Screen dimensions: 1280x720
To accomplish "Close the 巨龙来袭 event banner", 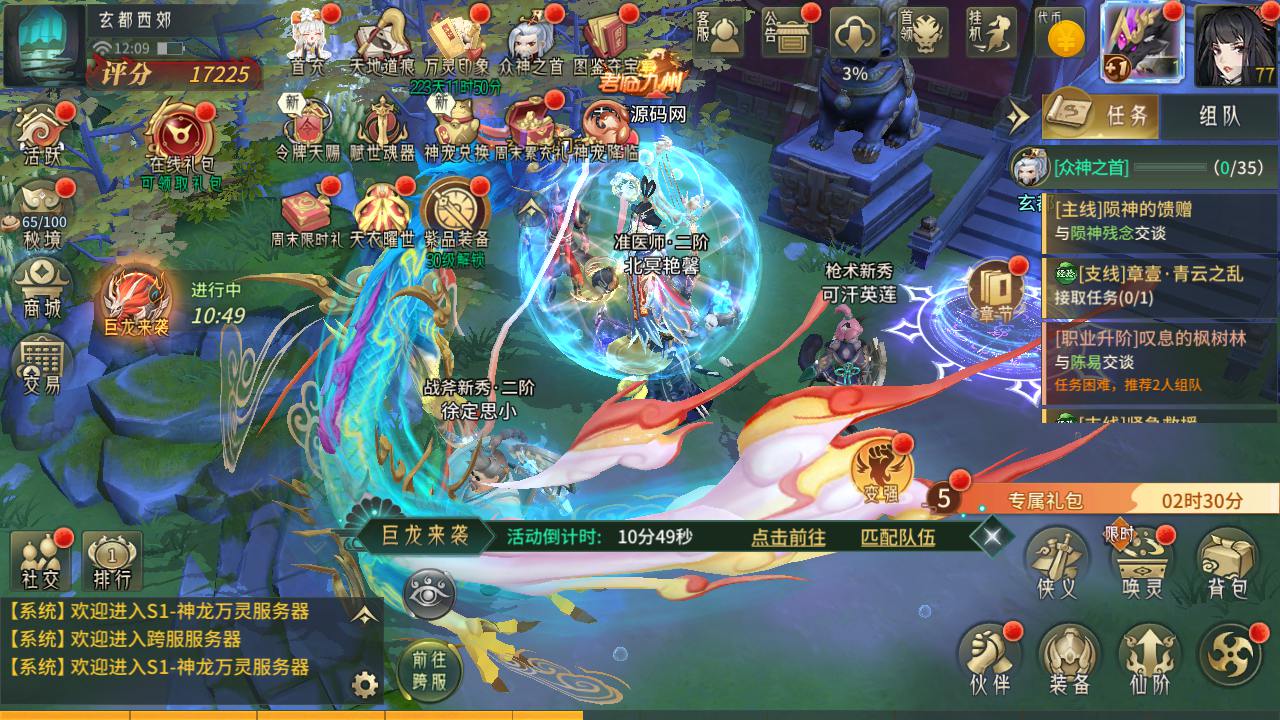I will pyautogui.click(x=991, y=537).
